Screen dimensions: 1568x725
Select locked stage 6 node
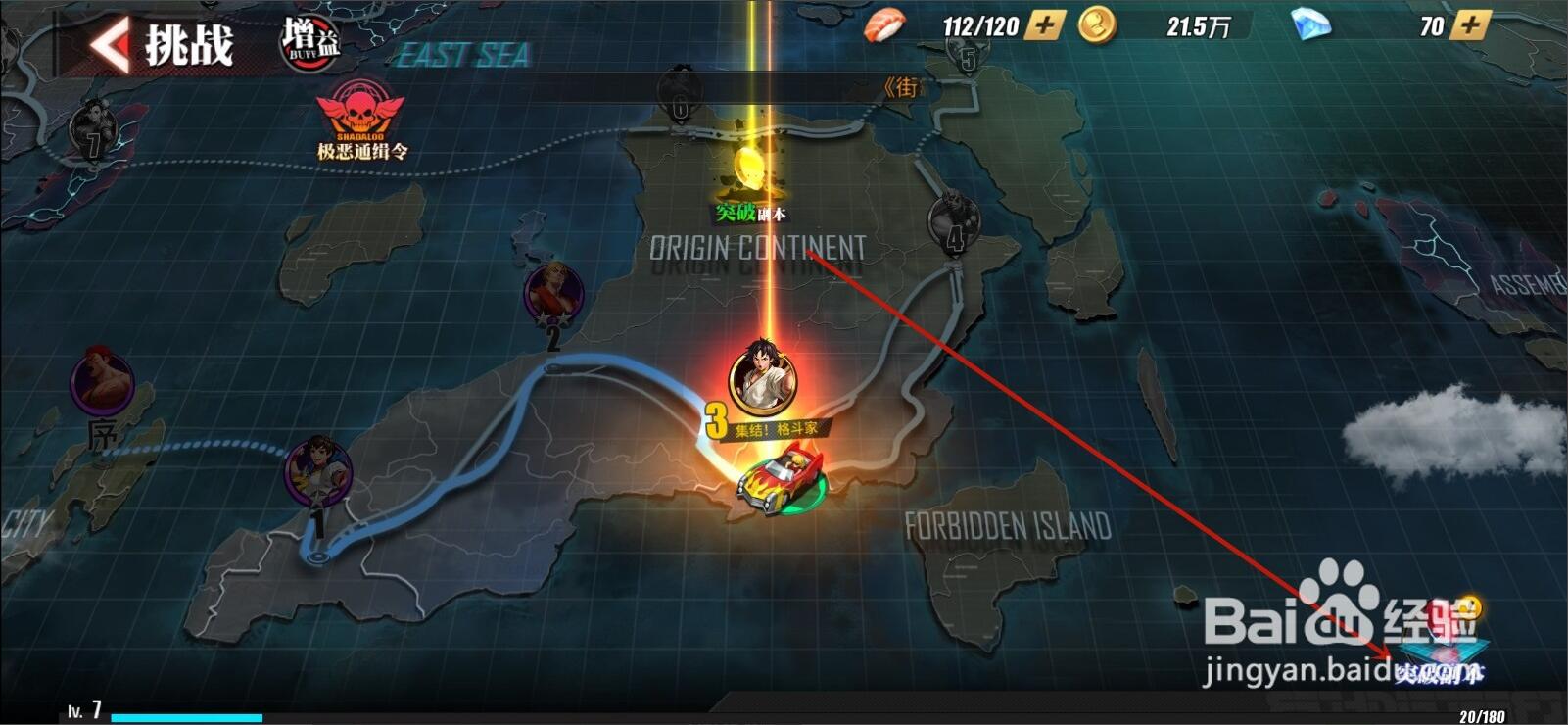[x=679, y=95]
